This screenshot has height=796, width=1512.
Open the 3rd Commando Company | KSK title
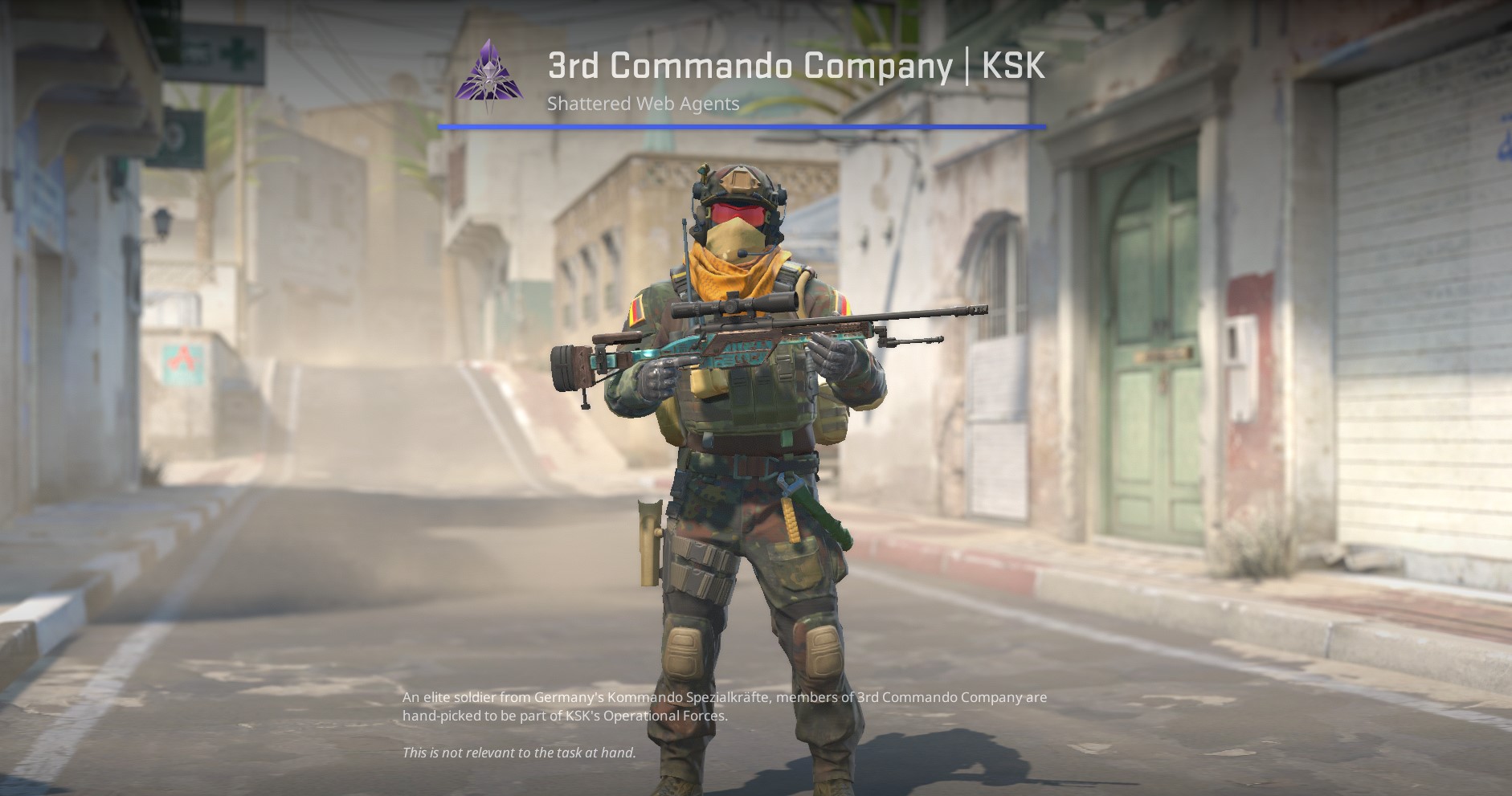tap(796, 67)
